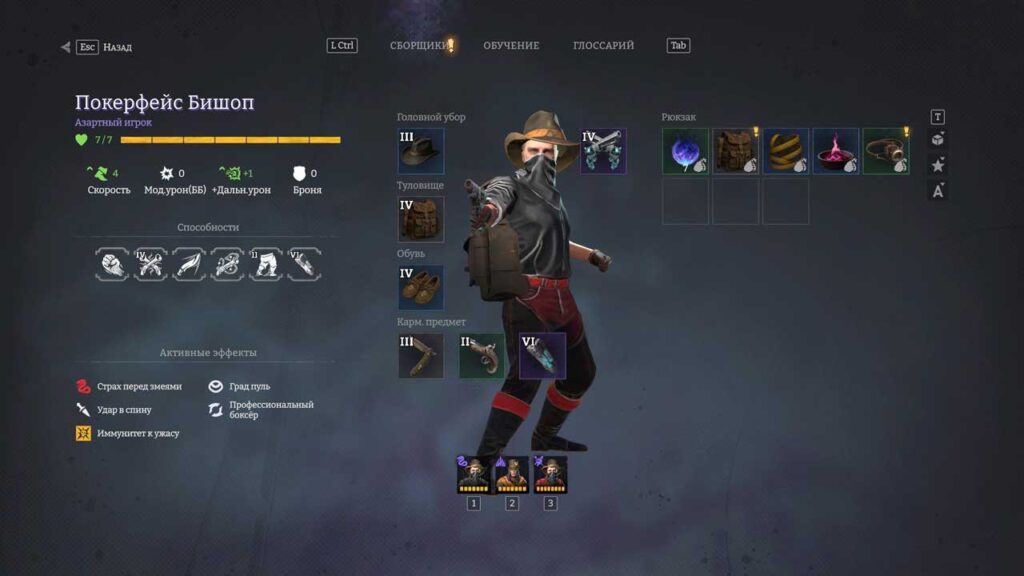Image resolution: width=1024 pixels, height=576 pixels.
Task: Select the flintlock pistol pocket item
Action: pyautogui.click(x=482, y=356)
